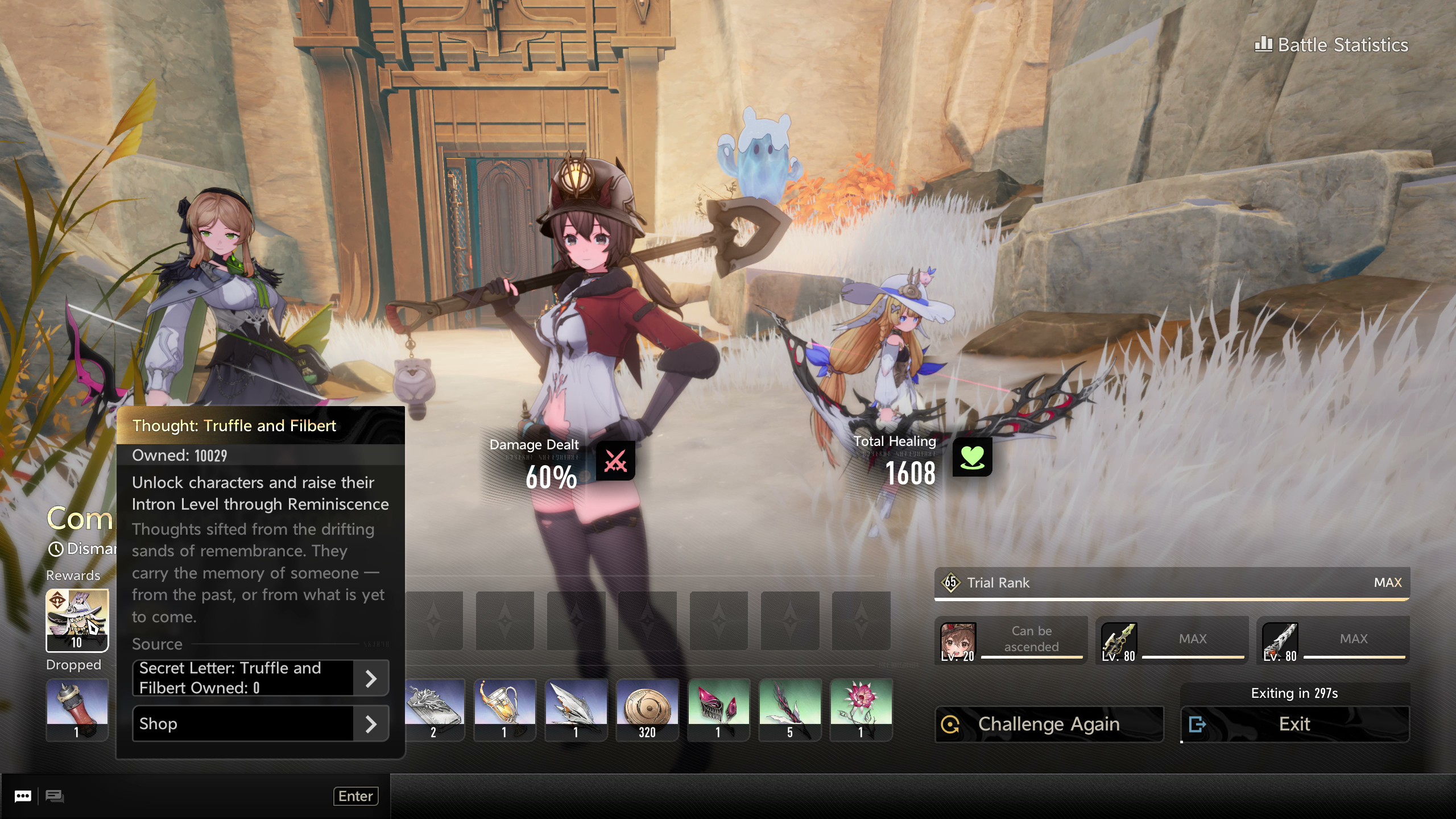This screenshot has height=819, width=1456.
Task: Open the Shop source link
Action: [x=260, y=723]
